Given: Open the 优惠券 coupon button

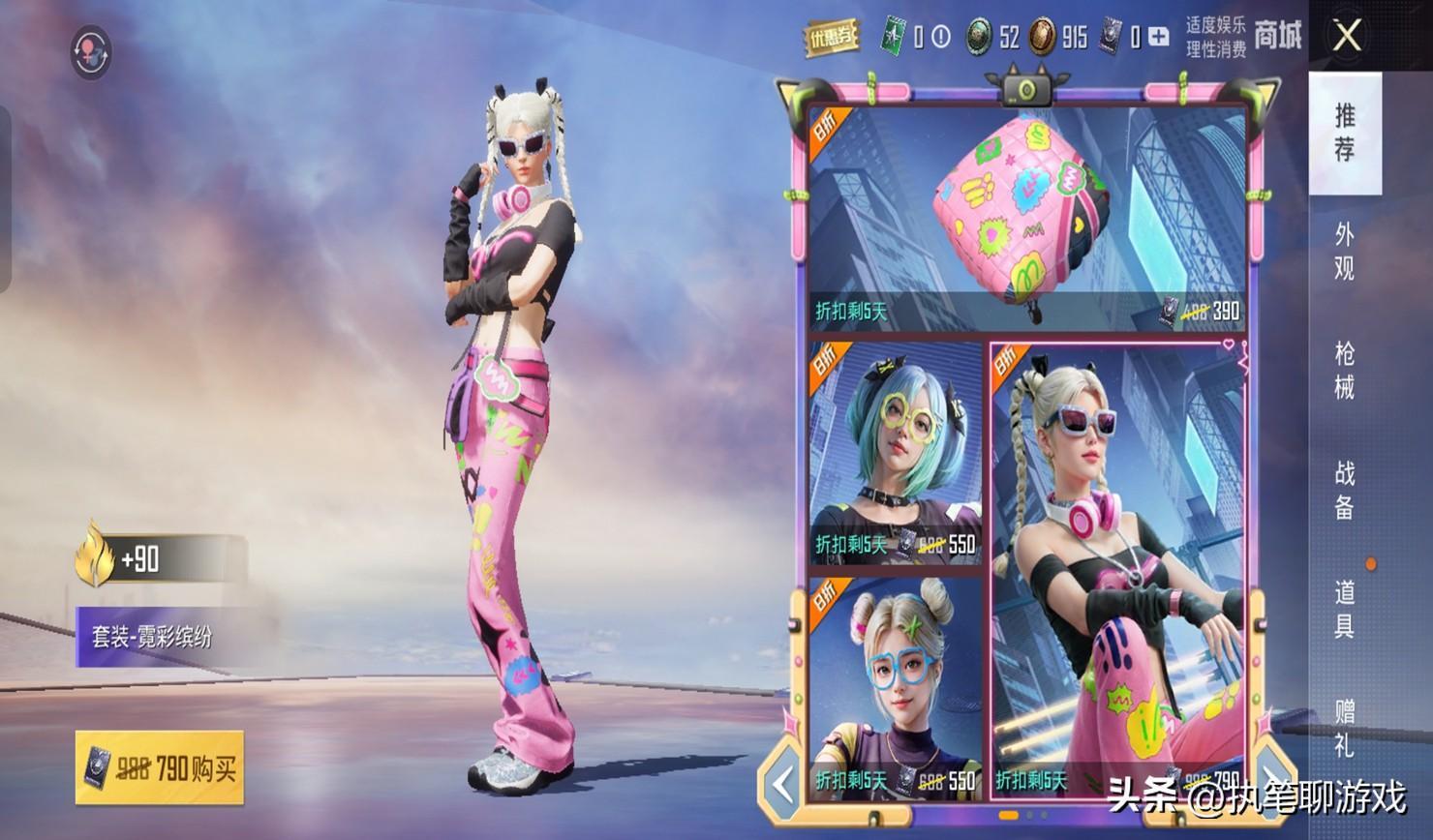Looking at the screenshot, I should [833, 37].
